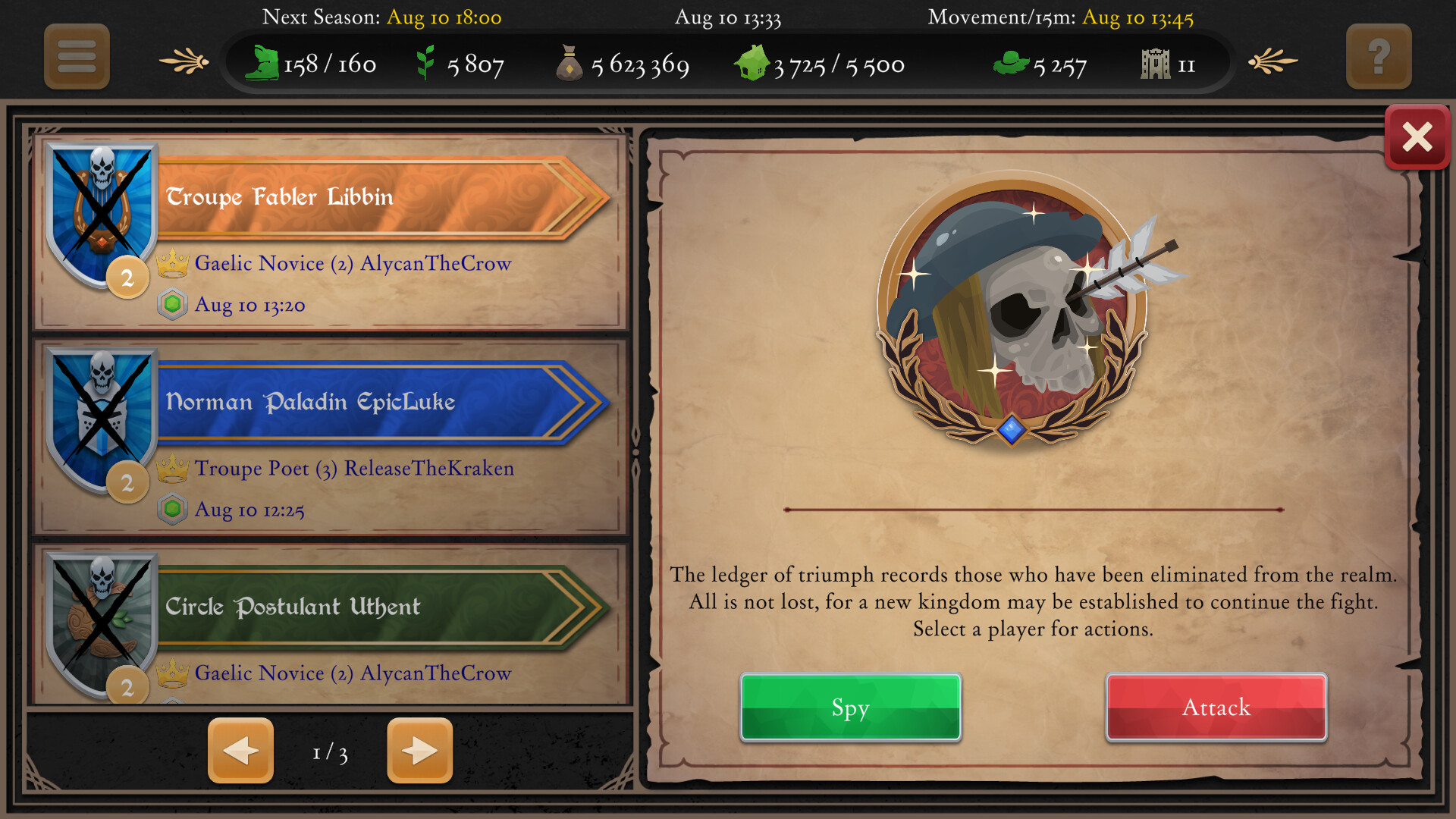Click the green gem icon beside Aug 10 13:20
The width and height of the screenshot is (1456, 819).
point(172,305)
